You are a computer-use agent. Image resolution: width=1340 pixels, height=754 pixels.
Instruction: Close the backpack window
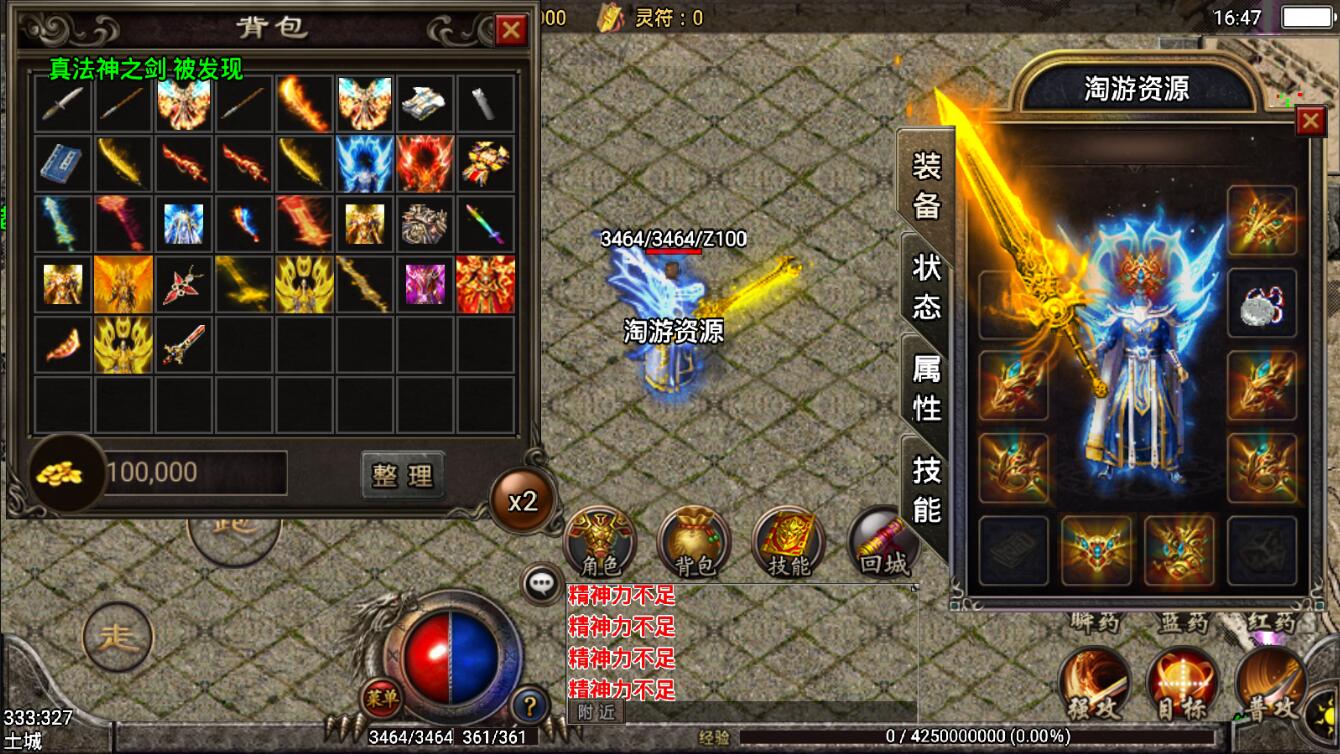click(511, 30)
